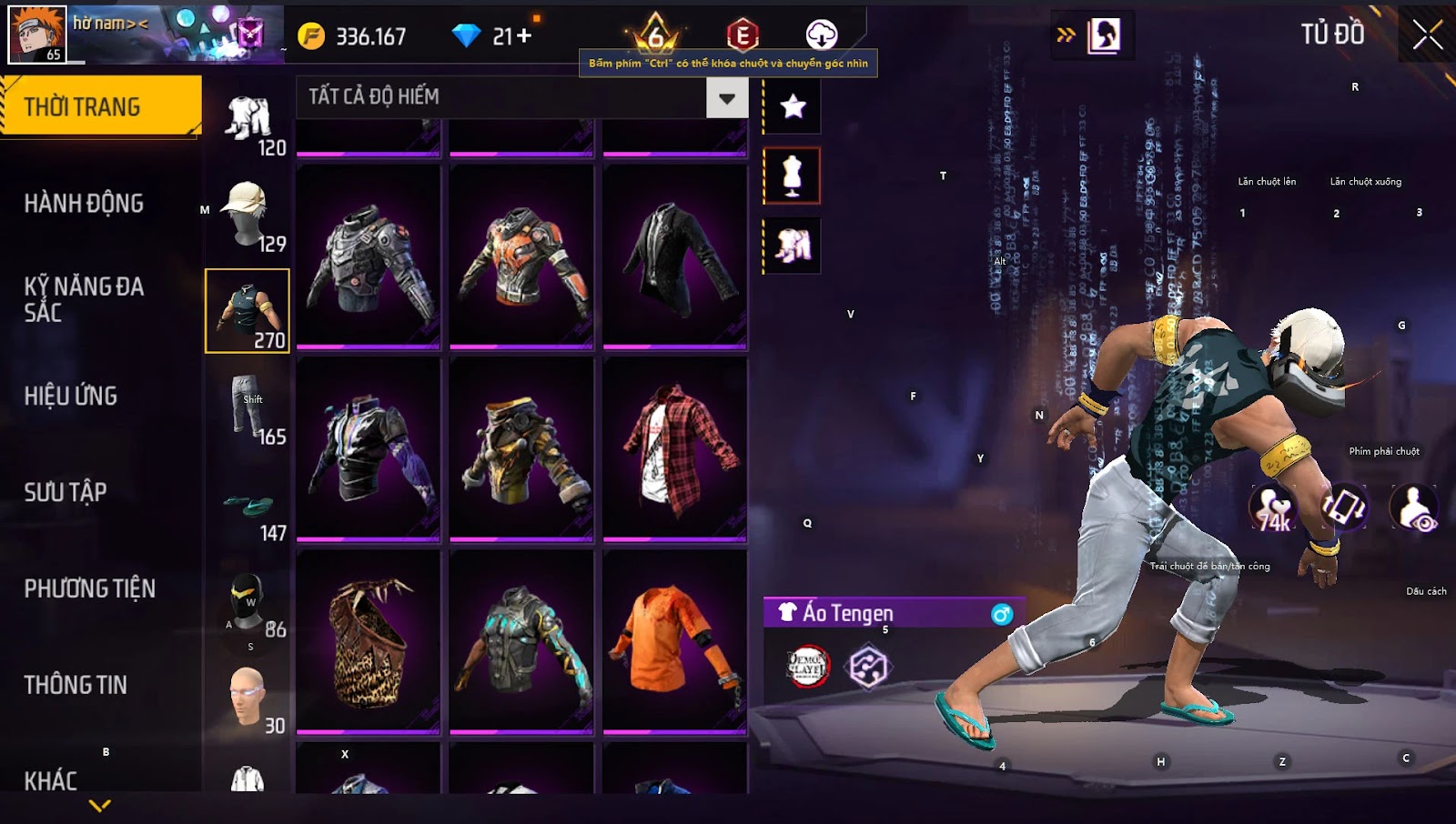This screenshot has height=824, width=1456.
Task: Expand the Tất Cả Độ Hiếm rarity dropdown
Action: pos(726,98)
